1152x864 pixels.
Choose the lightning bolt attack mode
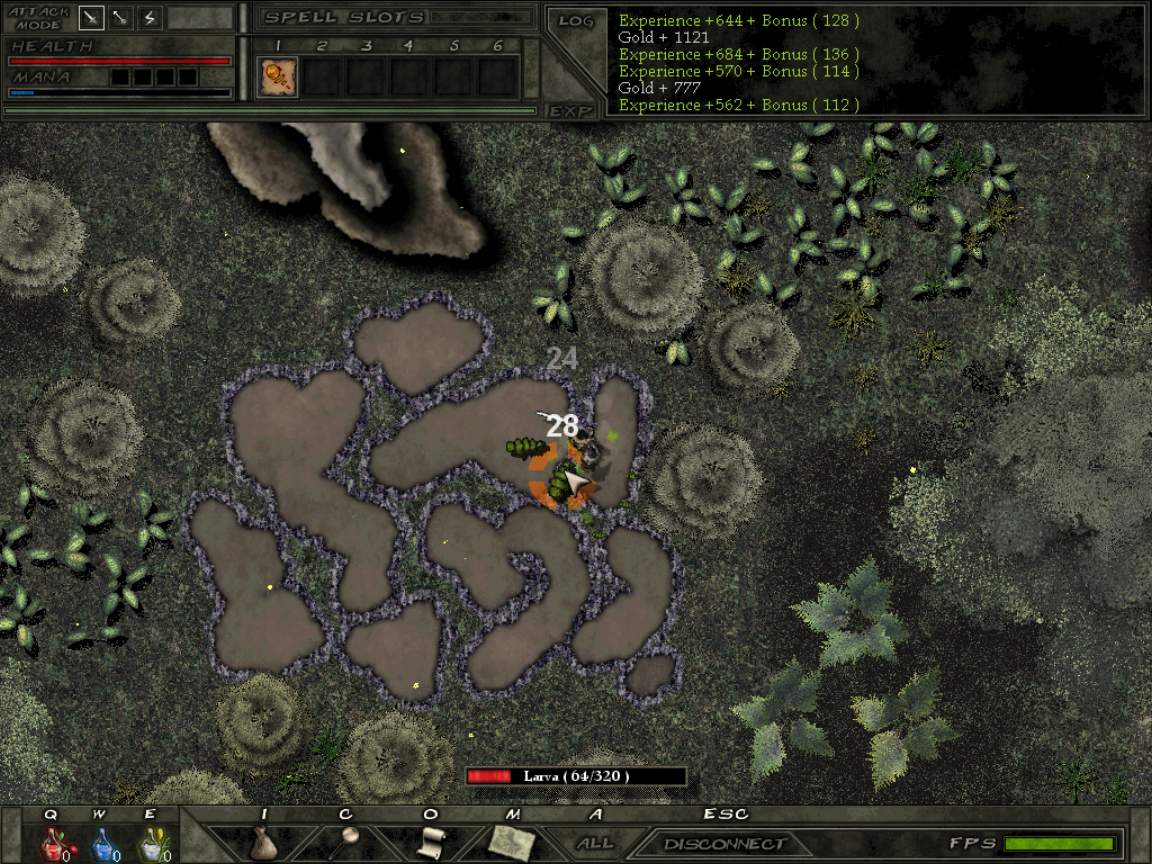149,17
